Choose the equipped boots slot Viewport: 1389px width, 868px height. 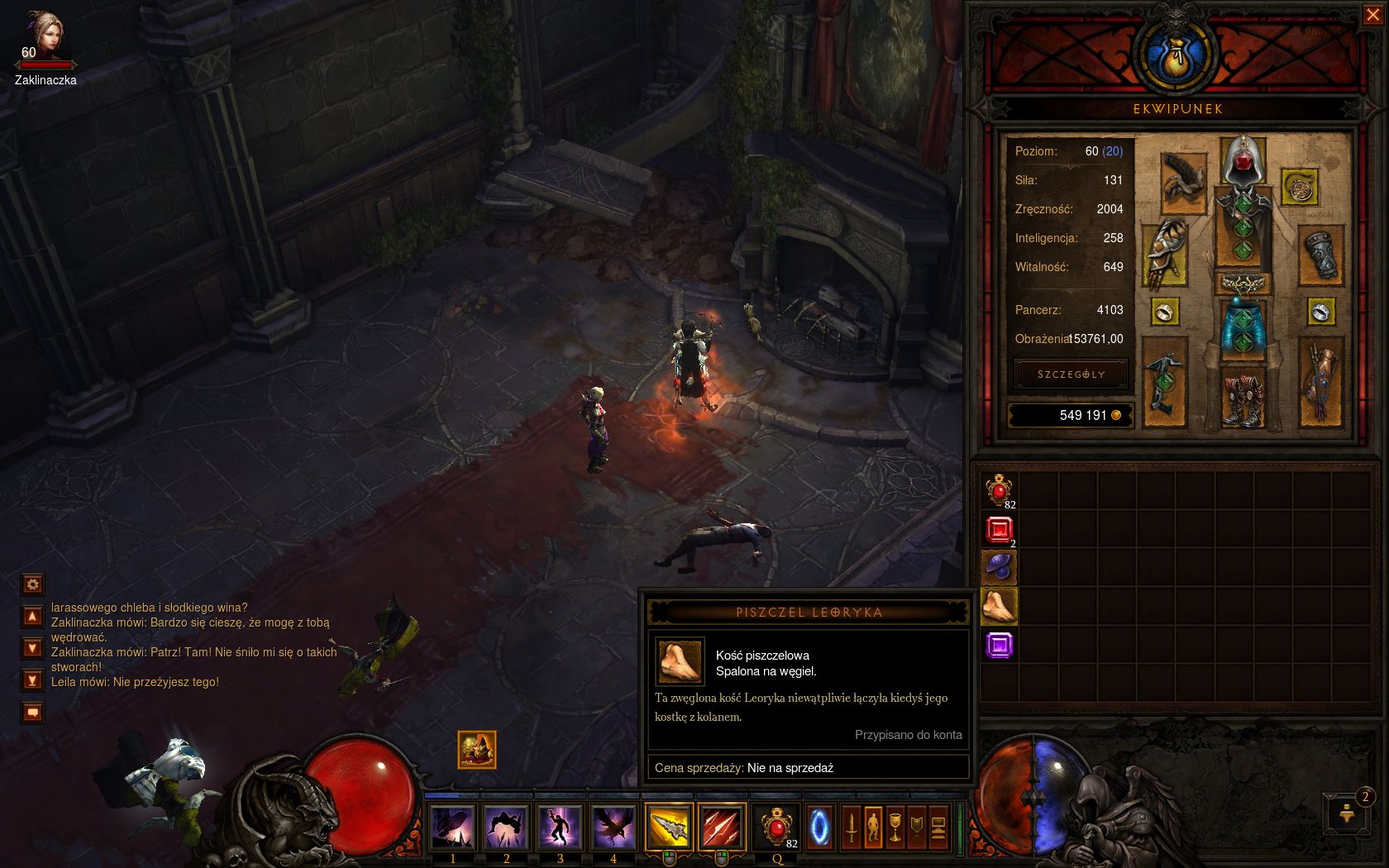tap(1242, 398)
